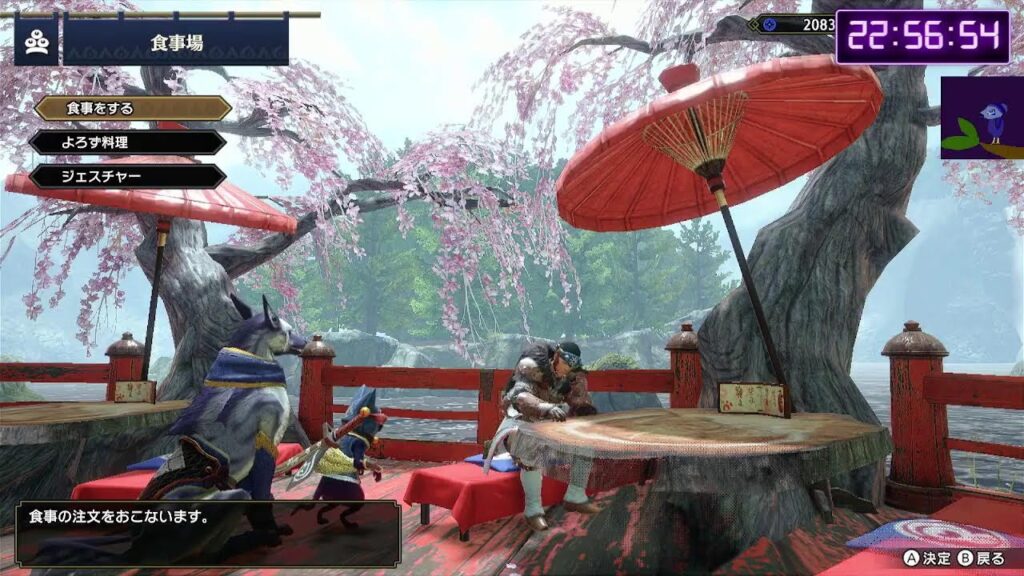
Task: Choose the よろず料理 menu entry
Action: tap(127, 142)
